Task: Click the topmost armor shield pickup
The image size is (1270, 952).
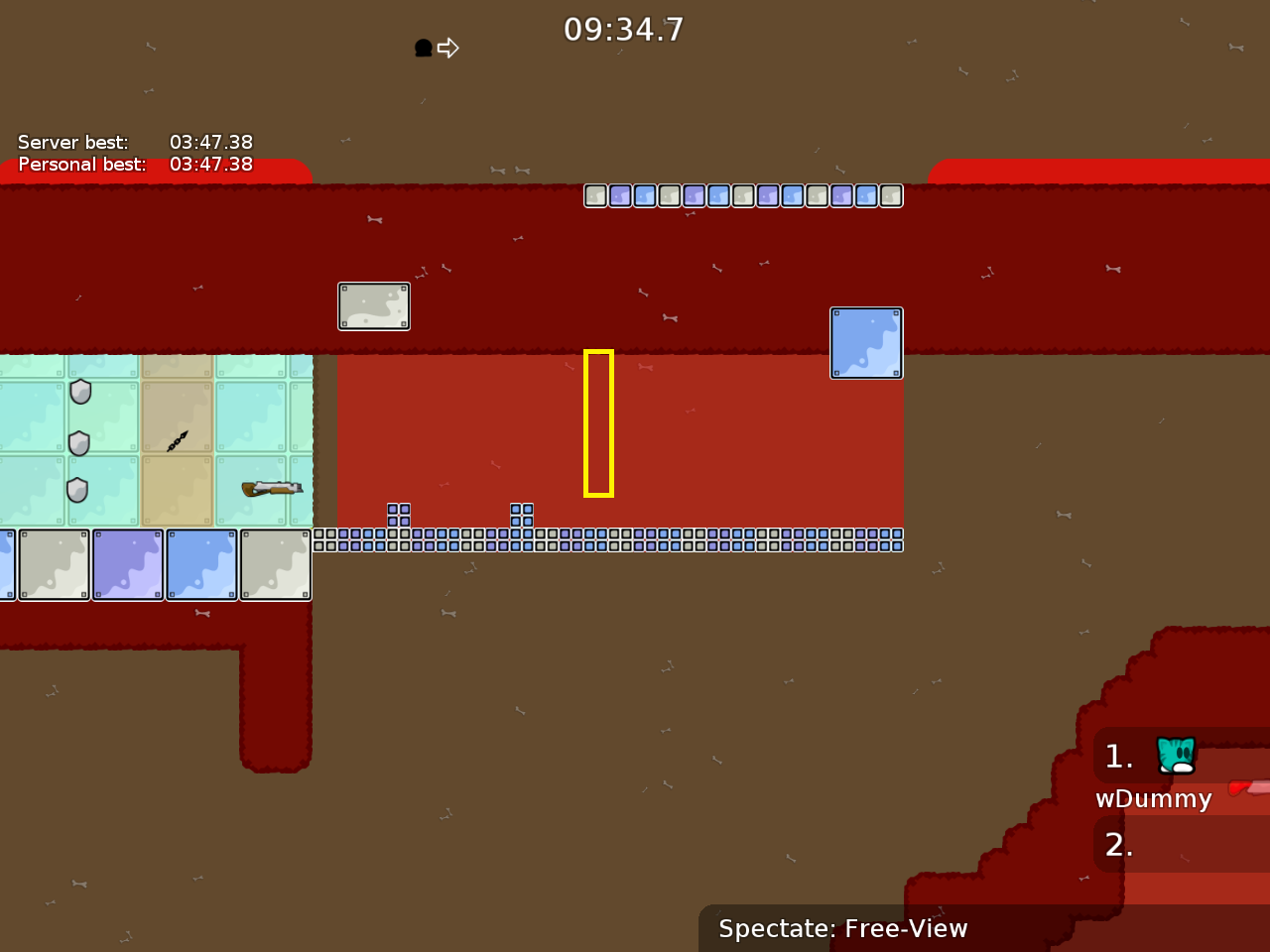Action: pyautogui.click(x=79, y=392)
